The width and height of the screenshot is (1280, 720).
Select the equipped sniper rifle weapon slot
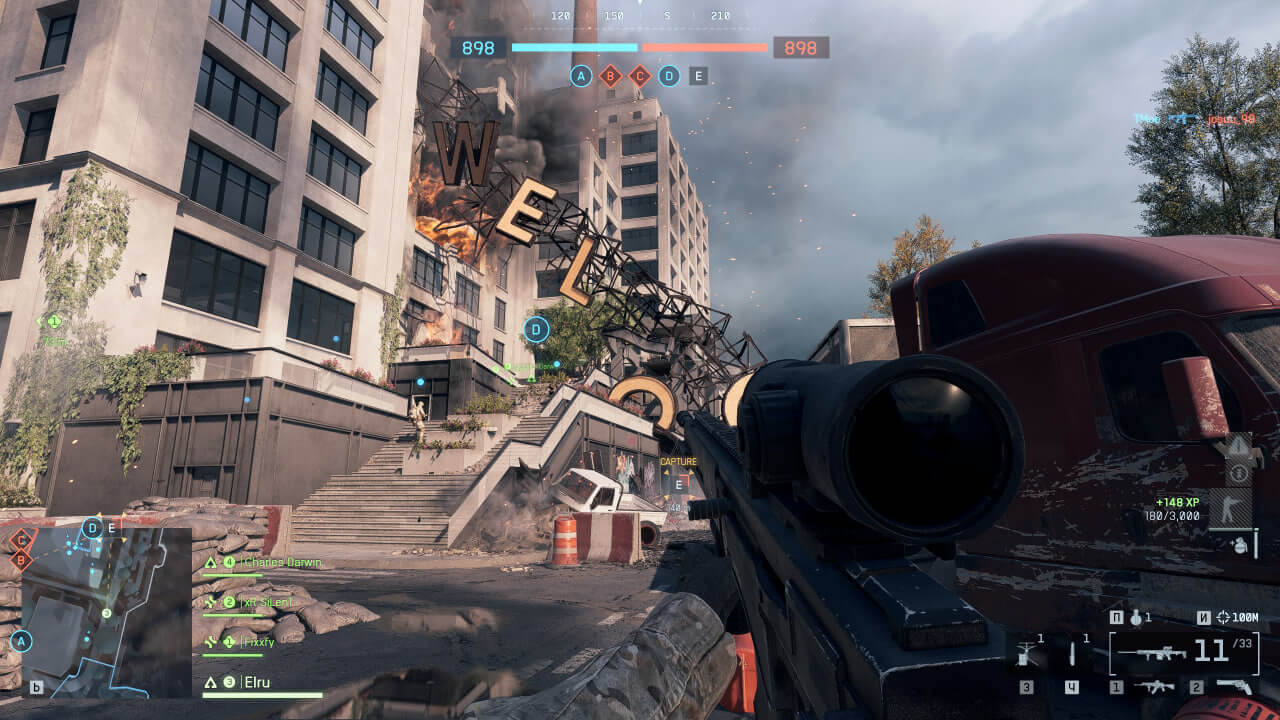point(1150,653)
